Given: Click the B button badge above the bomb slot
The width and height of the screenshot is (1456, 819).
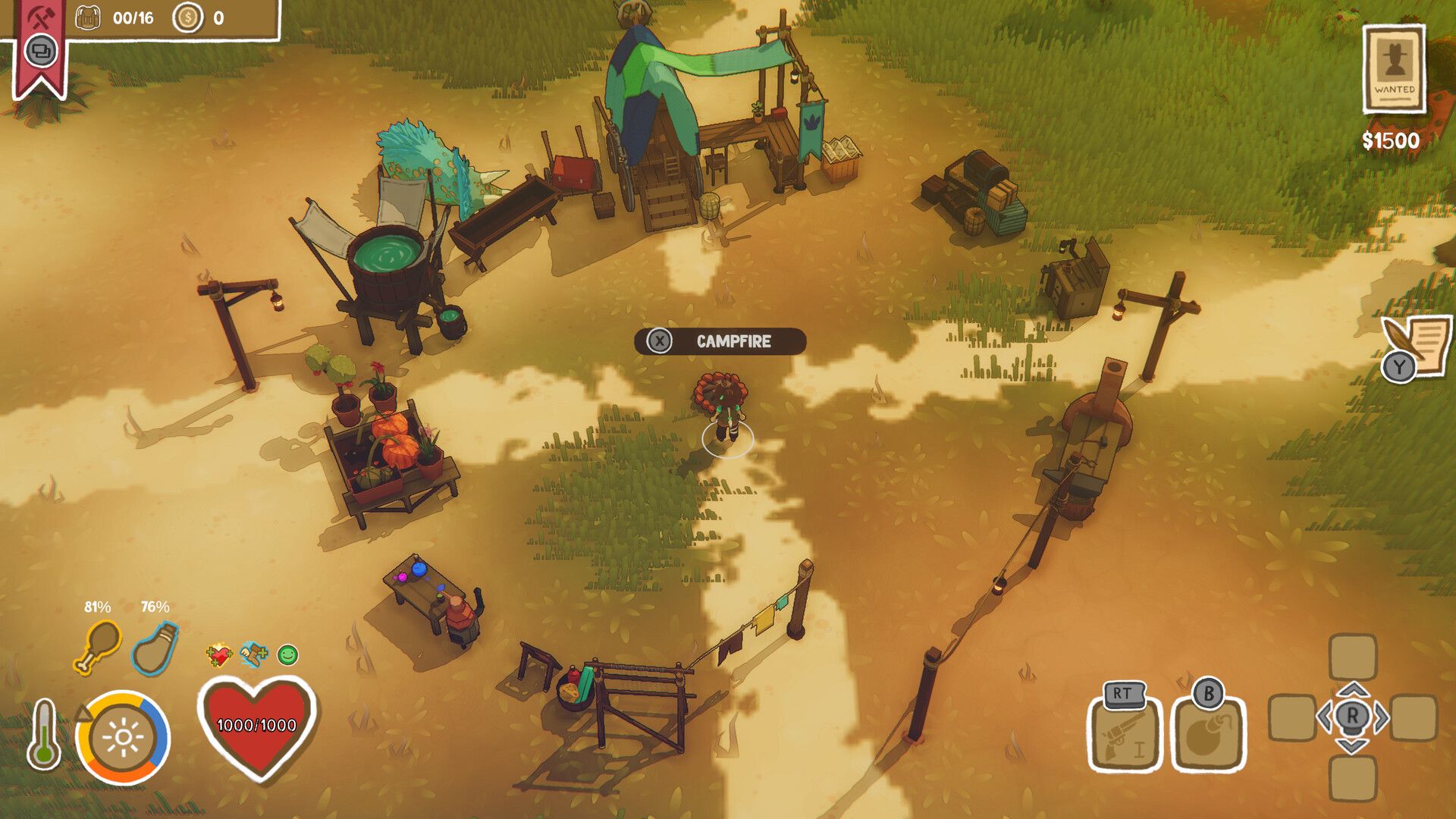Looking at the screenshot, I should click(x=1207, y=693).
